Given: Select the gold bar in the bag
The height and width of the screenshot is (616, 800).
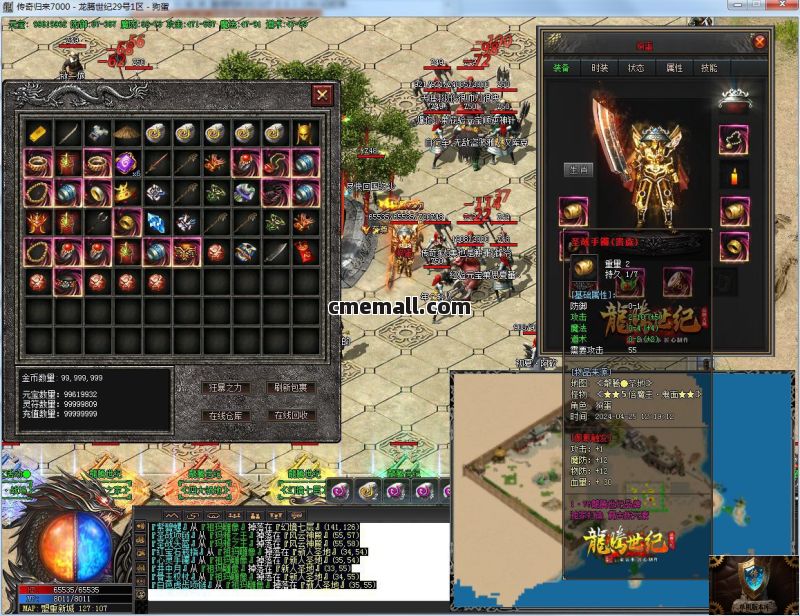Looking at the screenshot, I should click(37, 133).
